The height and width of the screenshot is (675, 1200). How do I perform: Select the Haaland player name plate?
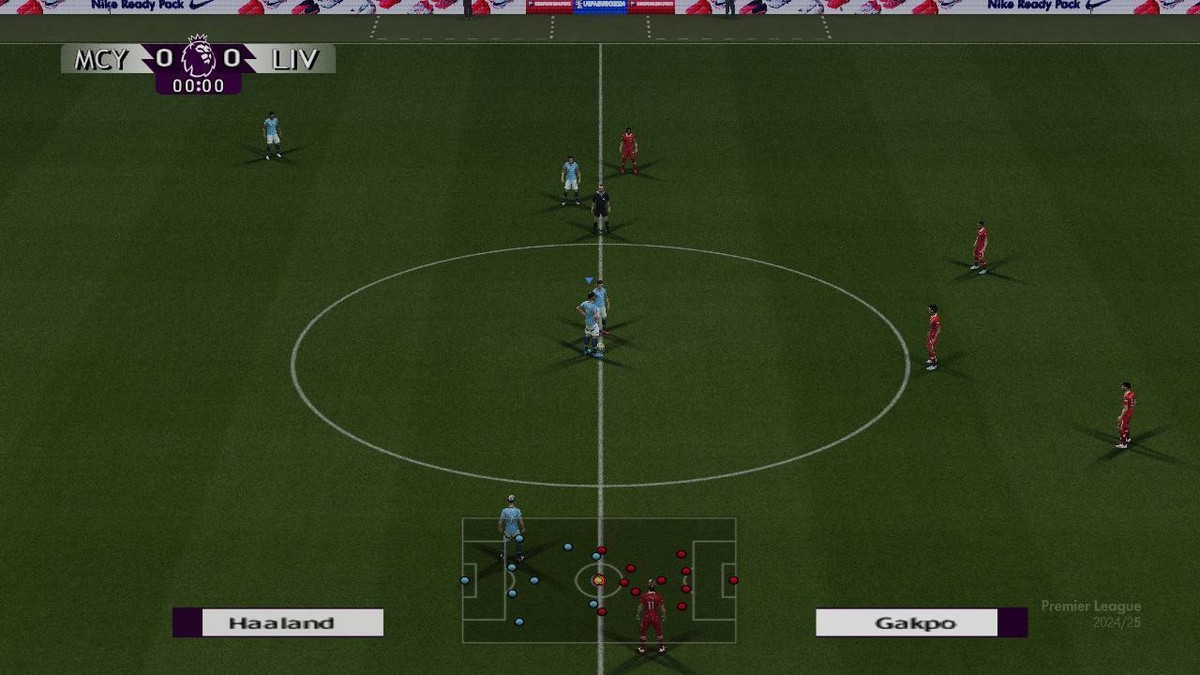click(281, 623)
